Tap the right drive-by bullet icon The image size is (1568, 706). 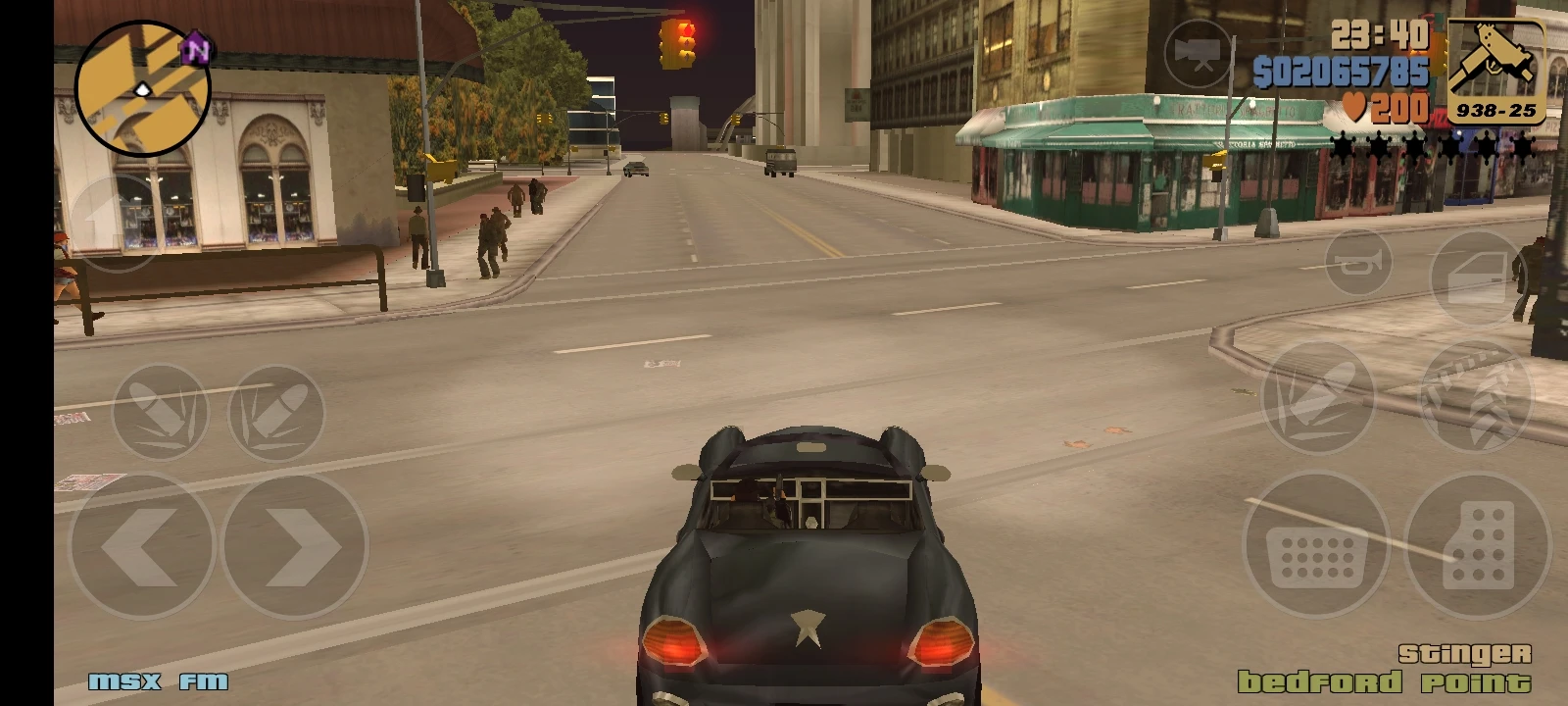click(x=279, y=410)
